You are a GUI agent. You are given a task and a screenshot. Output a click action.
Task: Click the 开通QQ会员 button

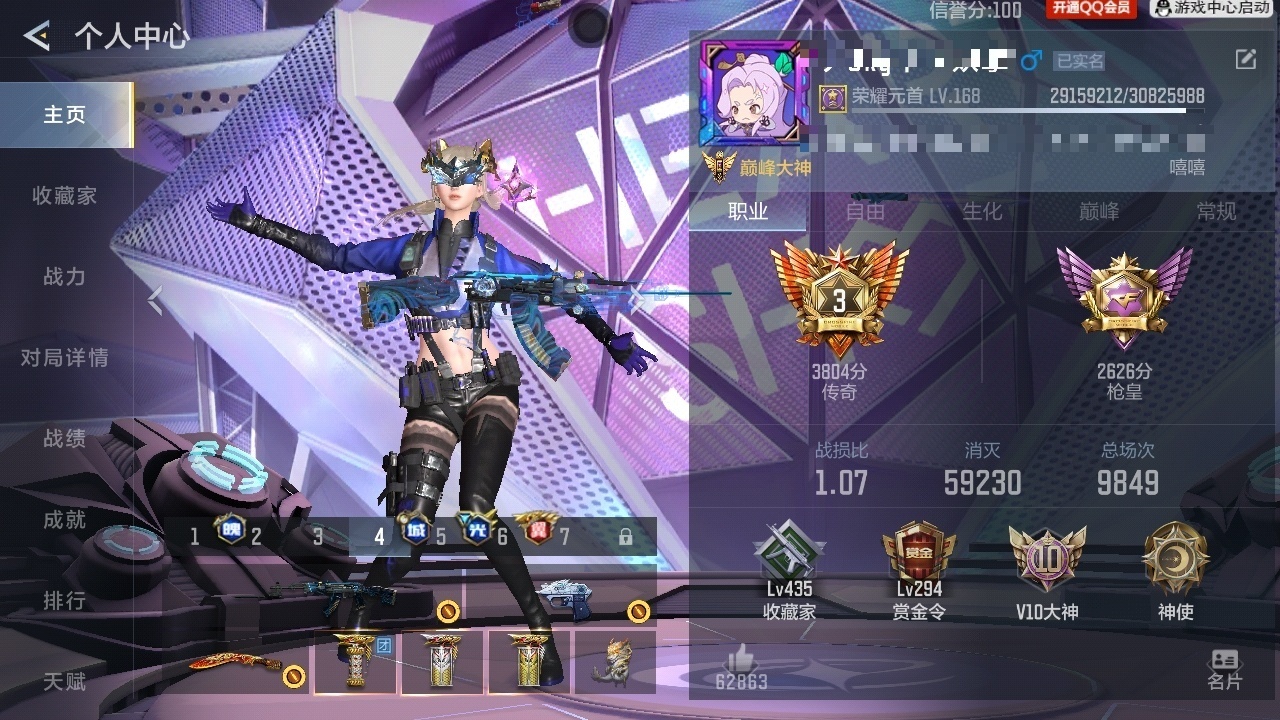coord(1092,9)
